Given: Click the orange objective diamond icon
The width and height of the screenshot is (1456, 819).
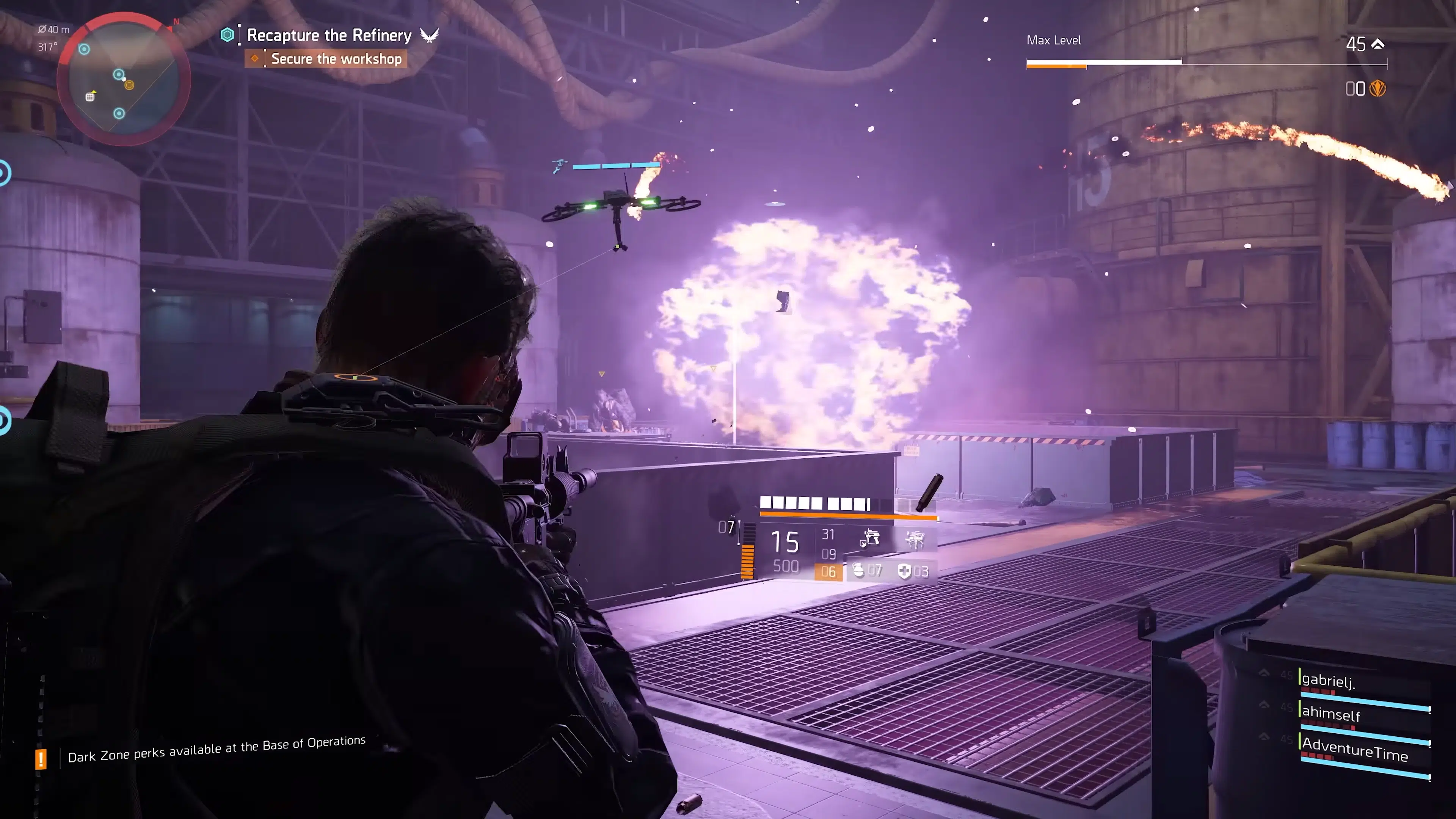Looking at the screenshot, I should [x=256, y=58].
